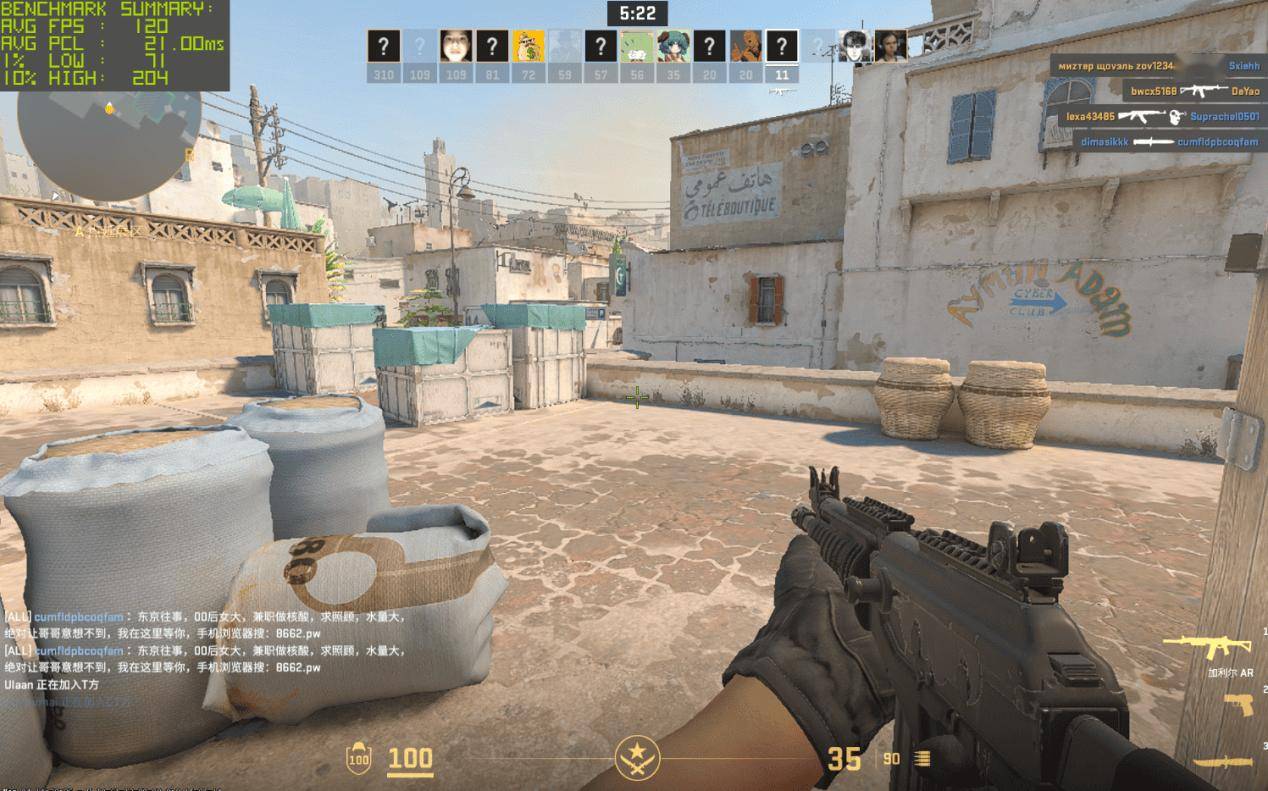Choose the highlighted player avatar scoring 11
This screenshot has width=1268, height=791.
pos(782,46)
